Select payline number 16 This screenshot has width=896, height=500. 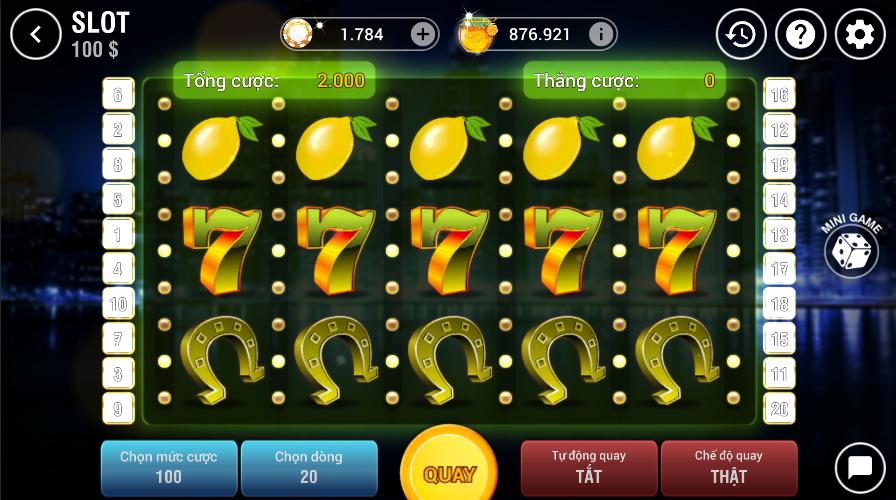(x=779, y=95)
